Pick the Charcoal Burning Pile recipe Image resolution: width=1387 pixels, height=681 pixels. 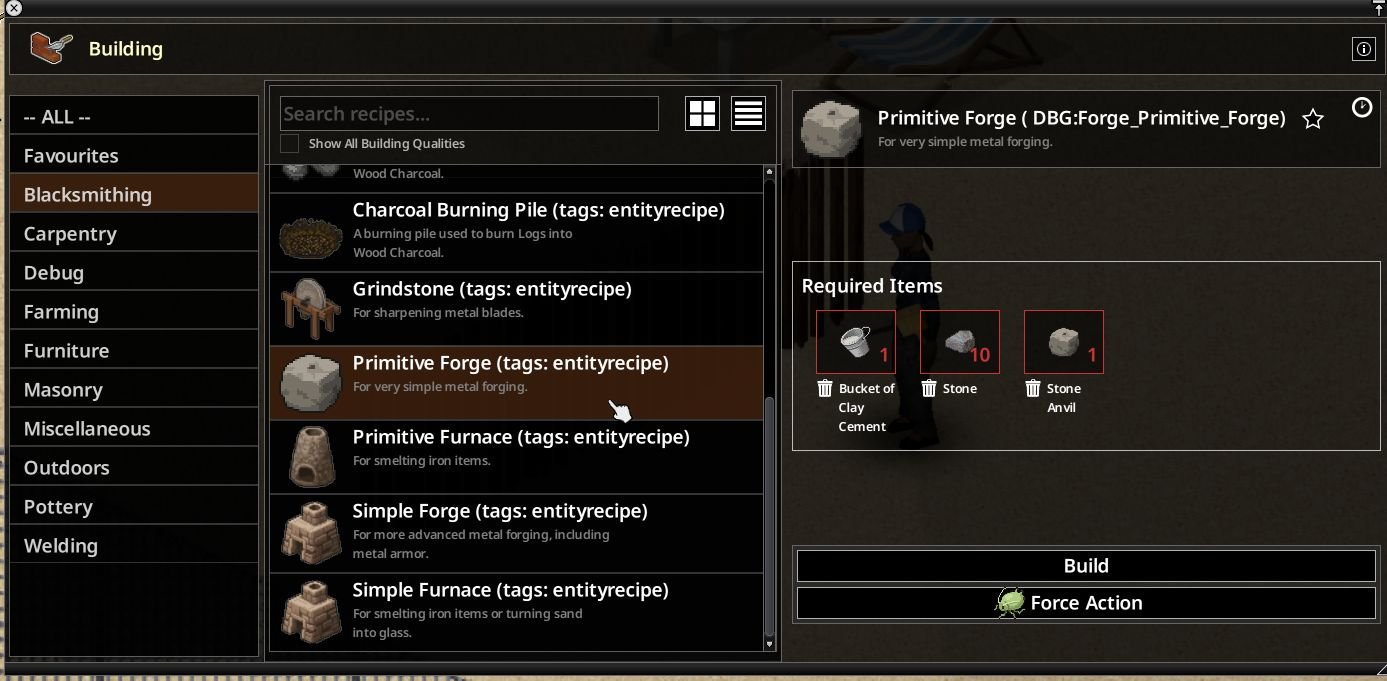point(516,231)
